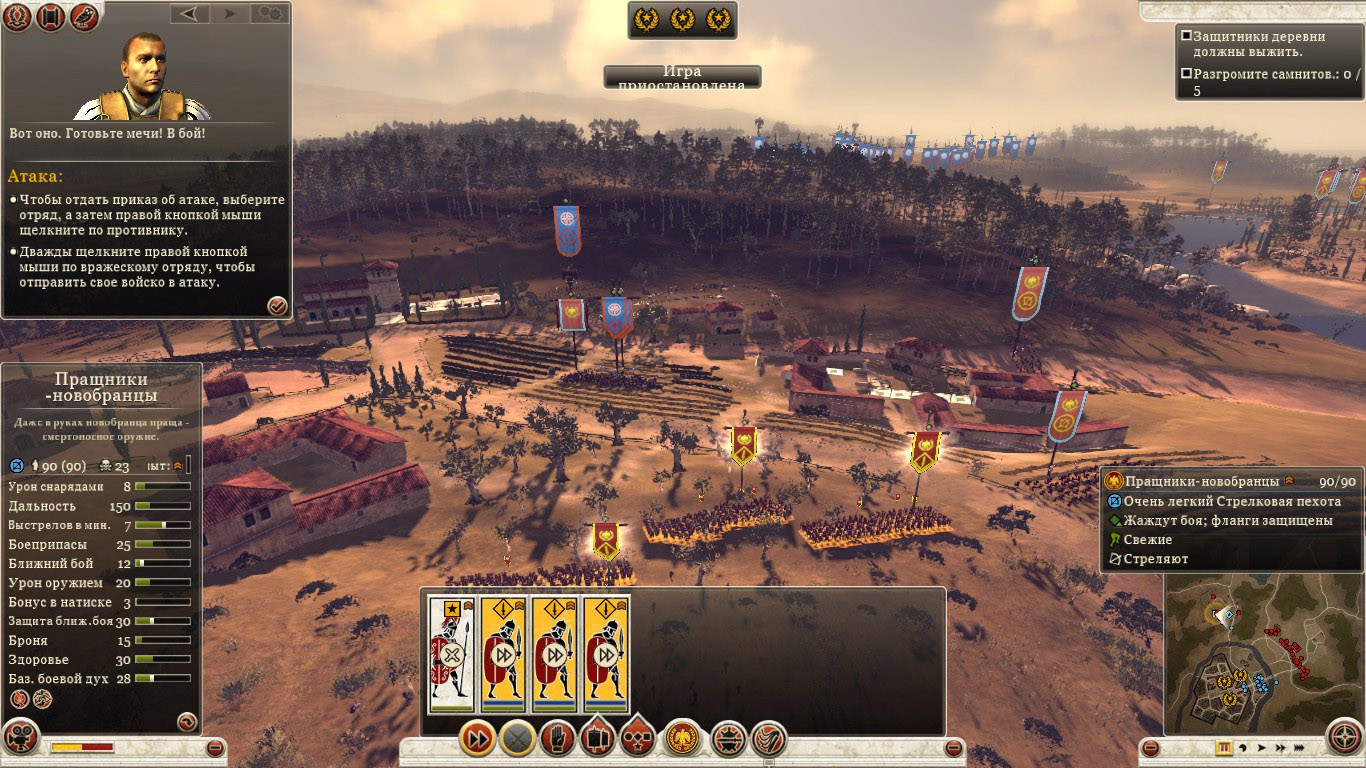The image size is (1366, 768).
Task: Click the golden eagle faction emblem button
Action: point(682,739)
